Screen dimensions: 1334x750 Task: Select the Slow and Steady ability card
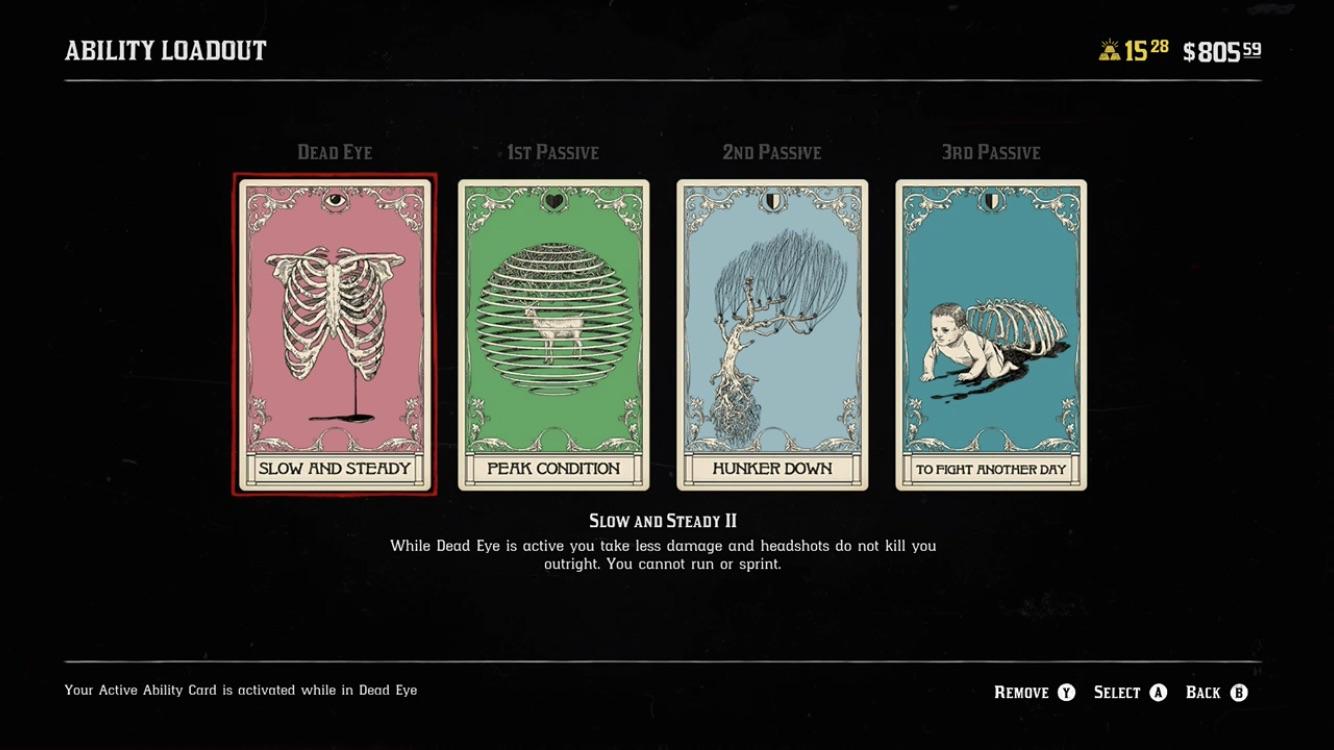pos(333,335)
